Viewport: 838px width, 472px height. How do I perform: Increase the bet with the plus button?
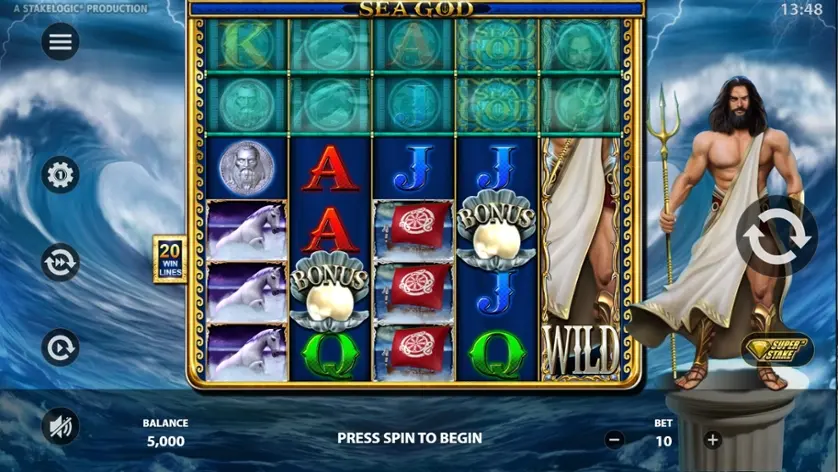712,438
